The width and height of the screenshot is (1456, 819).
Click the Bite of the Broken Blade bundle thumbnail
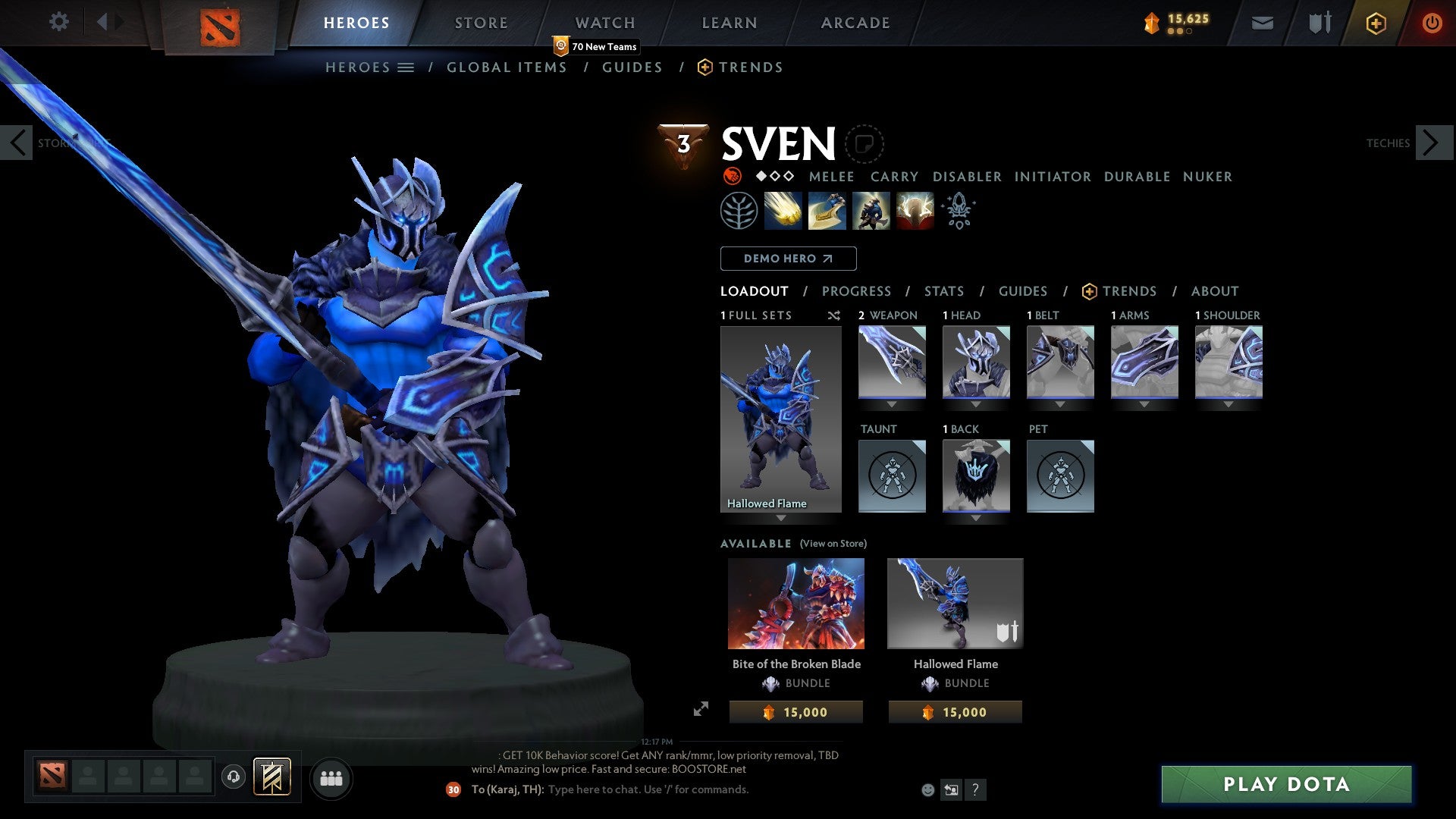(x=796, y=603)
